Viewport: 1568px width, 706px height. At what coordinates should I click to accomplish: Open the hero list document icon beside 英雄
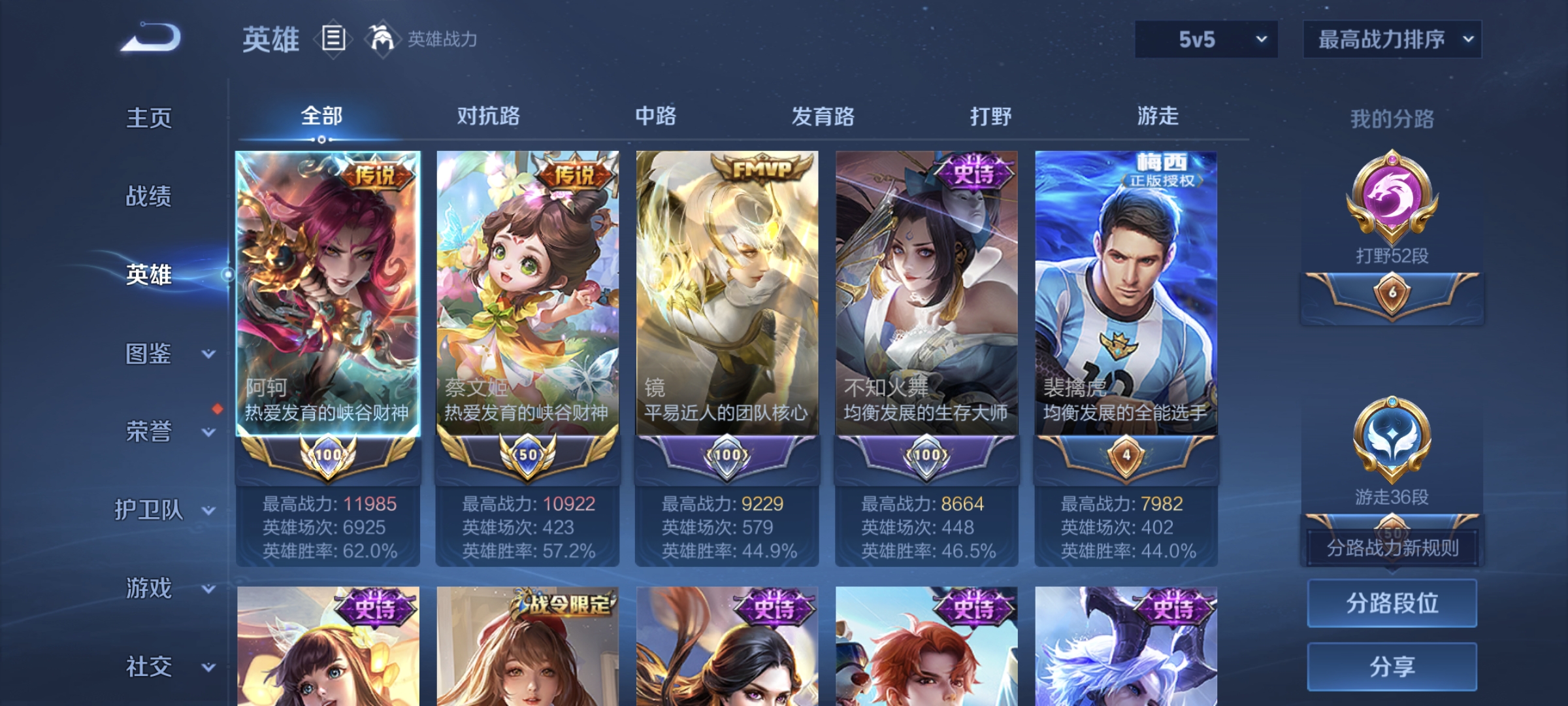pos(335,39)
